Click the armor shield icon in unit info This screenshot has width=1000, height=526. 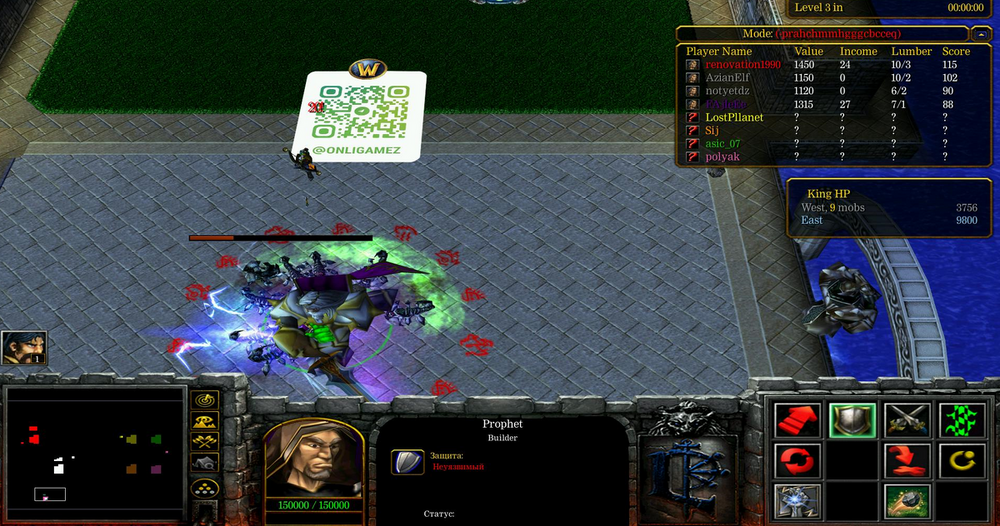(x=407, y=461)
